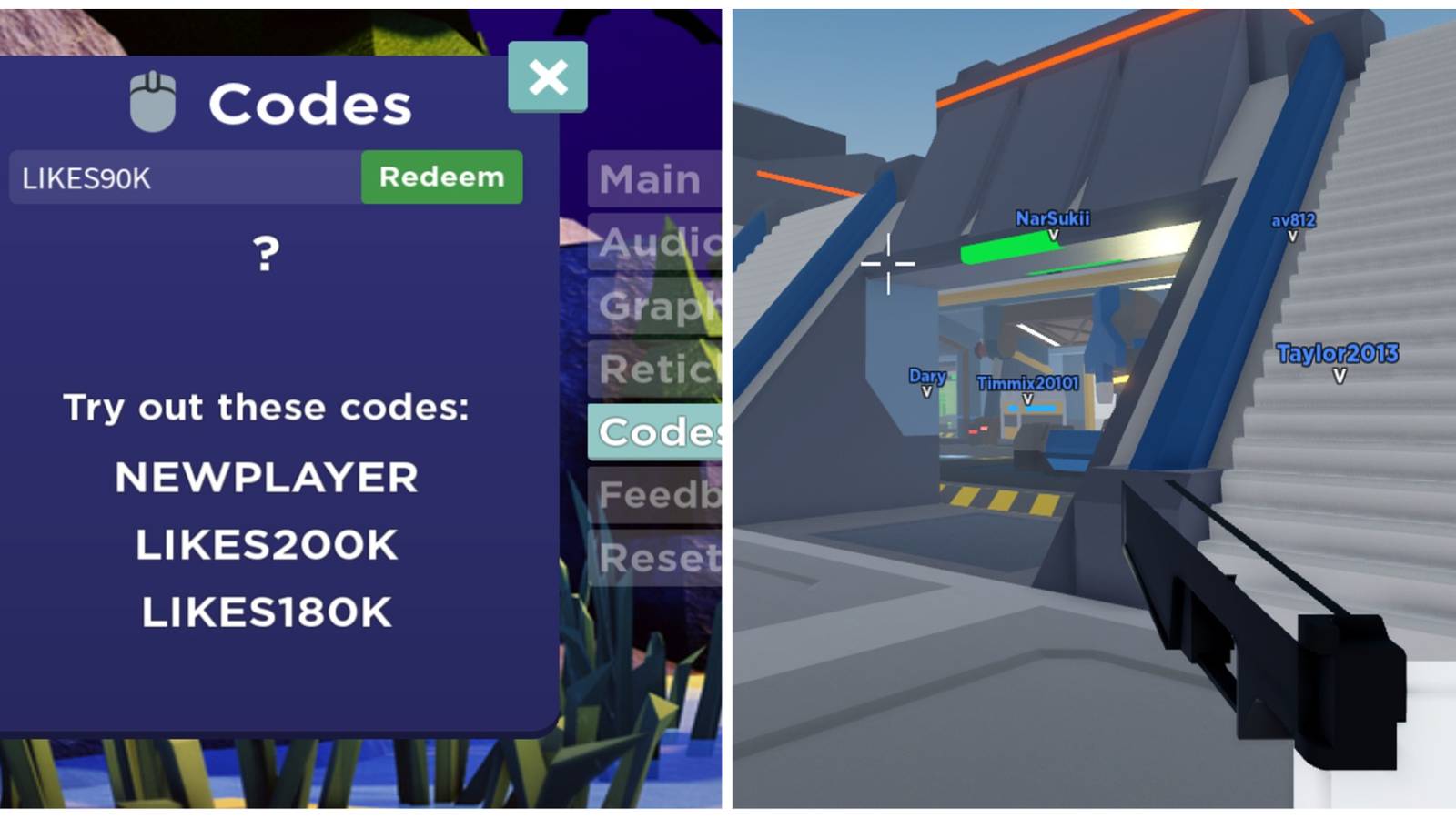Click the LIKES200K code text

264,544
